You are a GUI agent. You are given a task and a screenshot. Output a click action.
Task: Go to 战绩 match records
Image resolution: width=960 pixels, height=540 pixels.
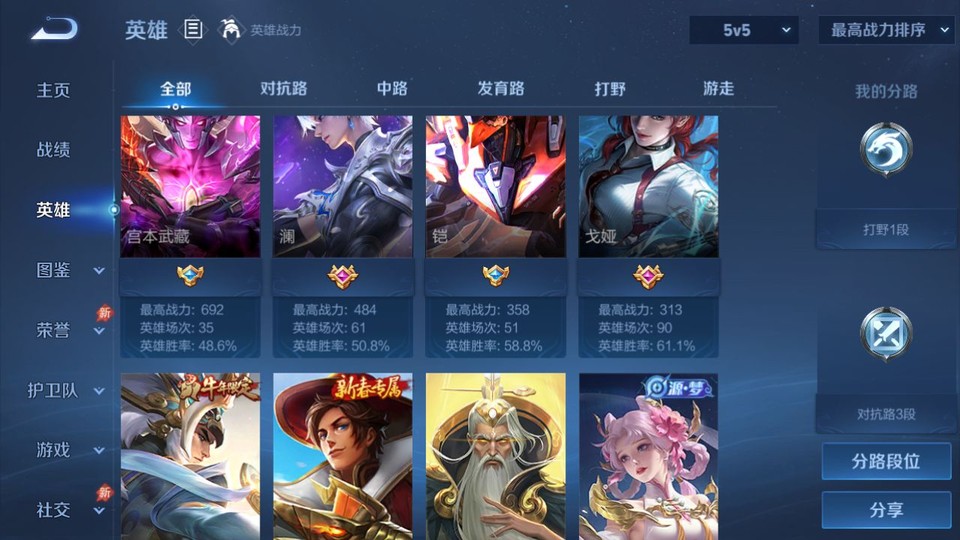[54, 150]
